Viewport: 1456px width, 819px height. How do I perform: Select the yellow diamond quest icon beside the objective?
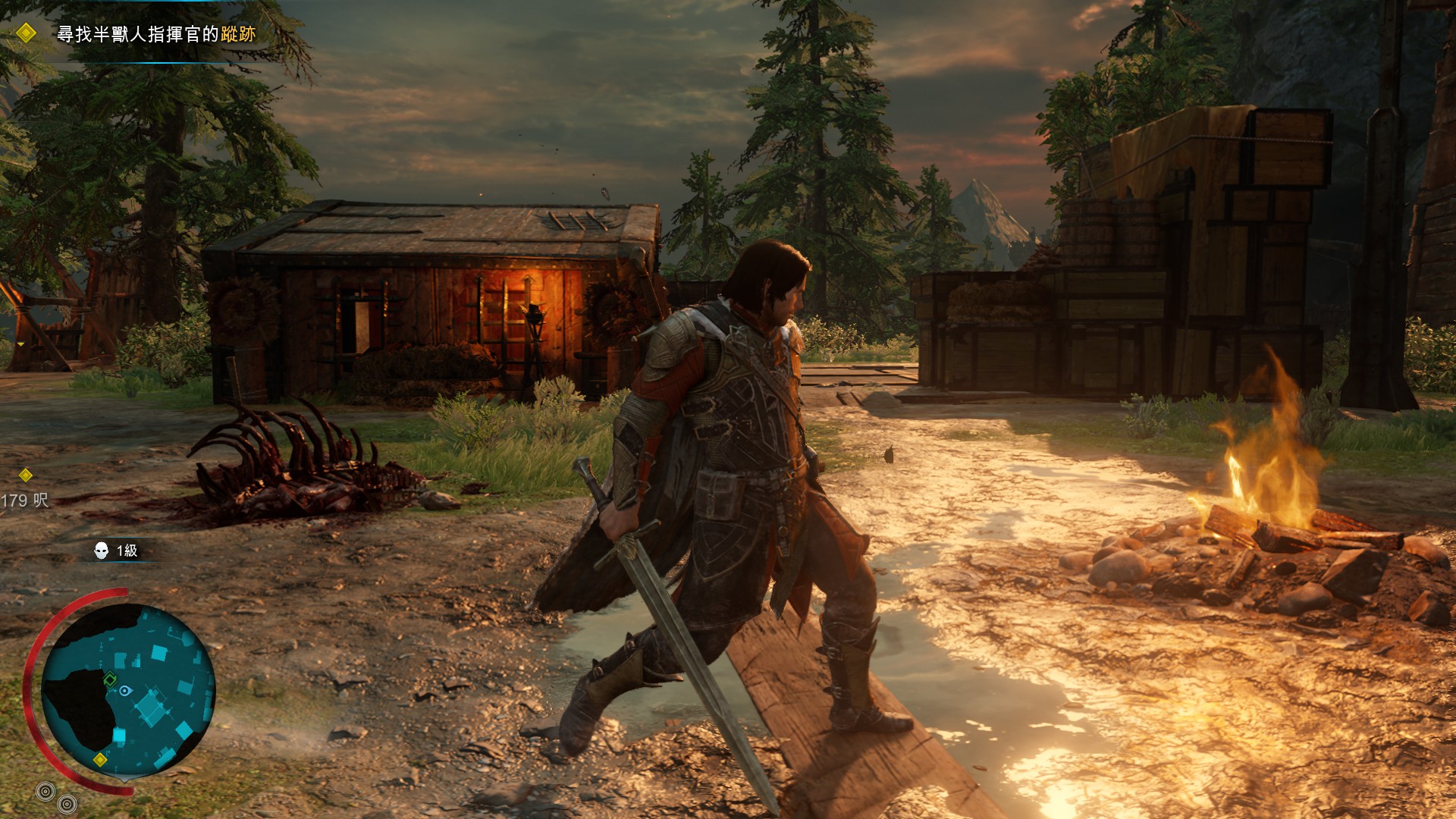tap(26, 33)
